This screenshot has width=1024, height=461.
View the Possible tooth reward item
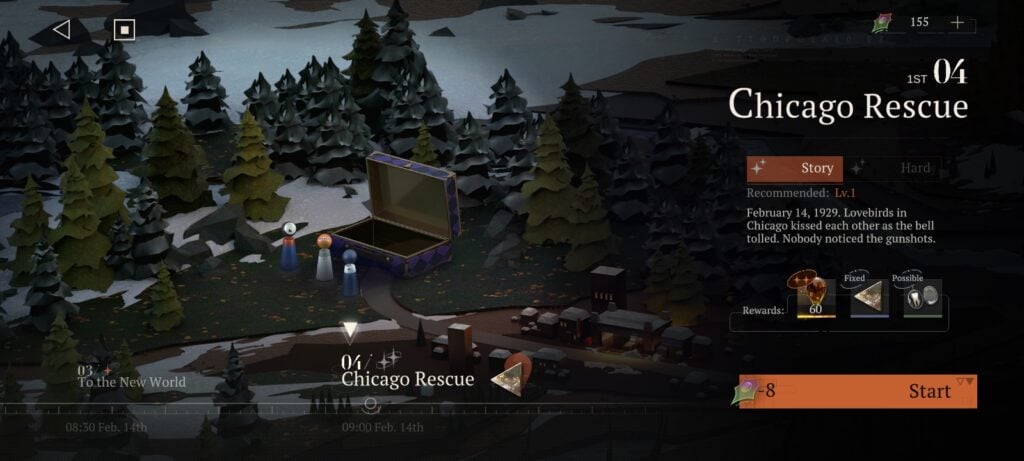pos(922,299)
